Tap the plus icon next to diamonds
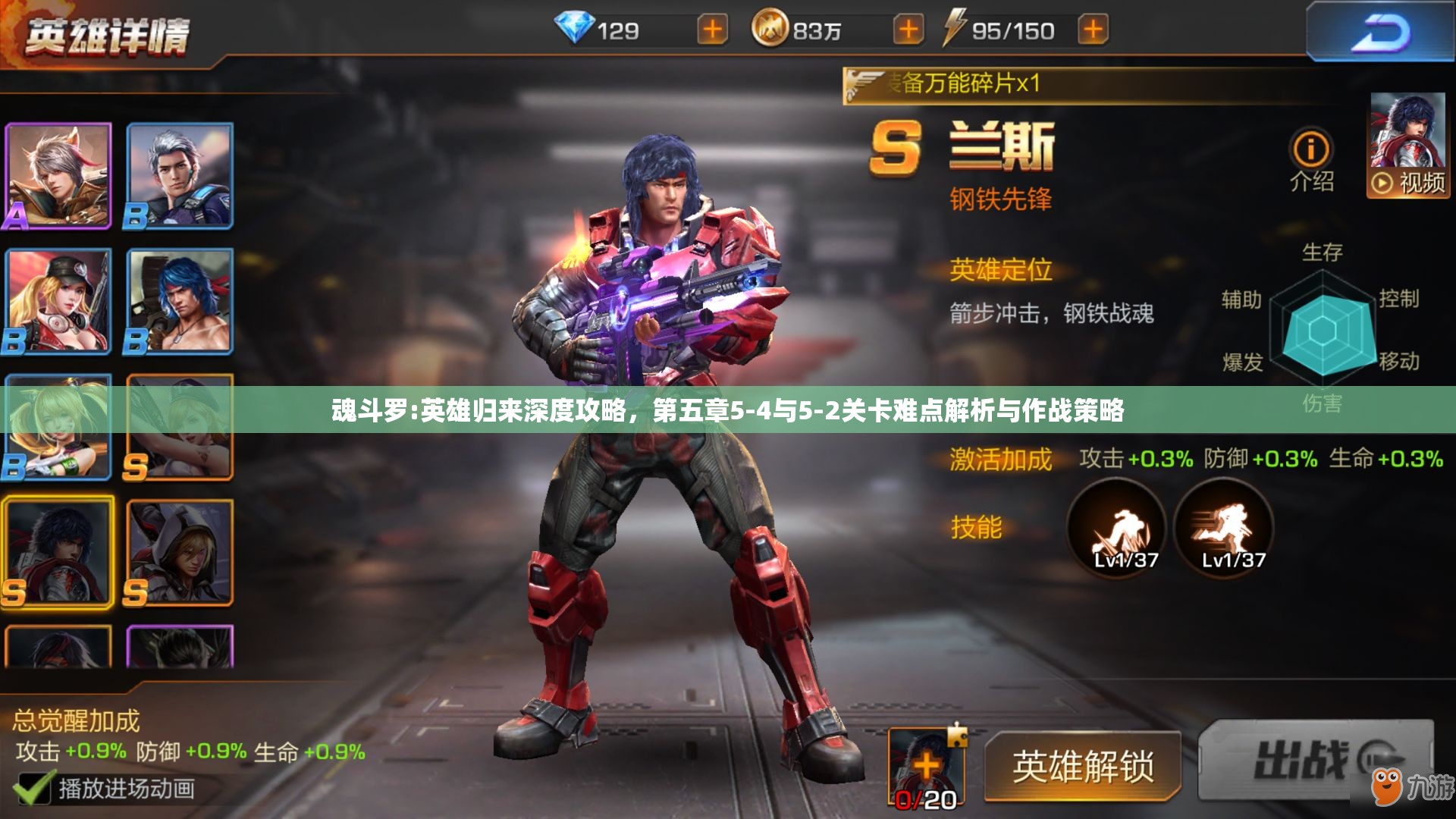The height and width of the screenshot is (819, 1456). tap(711, 30)
